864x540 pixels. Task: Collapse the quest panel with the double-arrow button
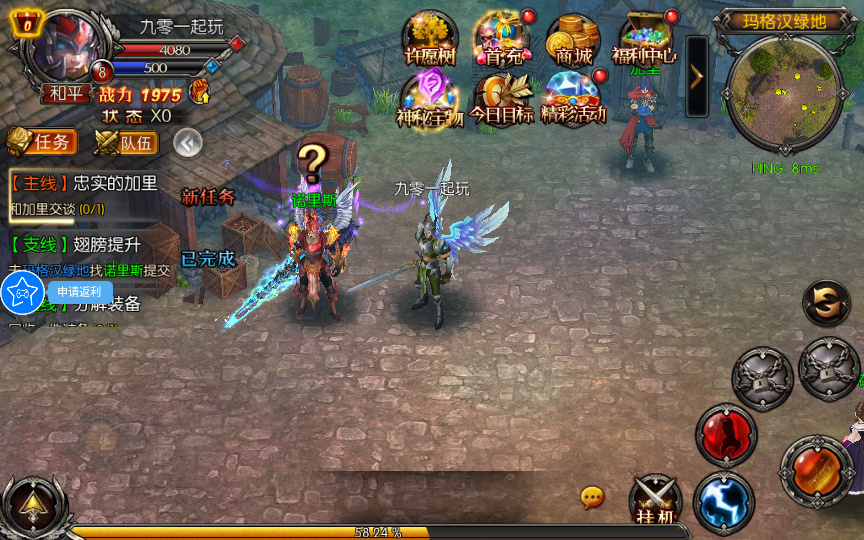(x=188, y=142)
